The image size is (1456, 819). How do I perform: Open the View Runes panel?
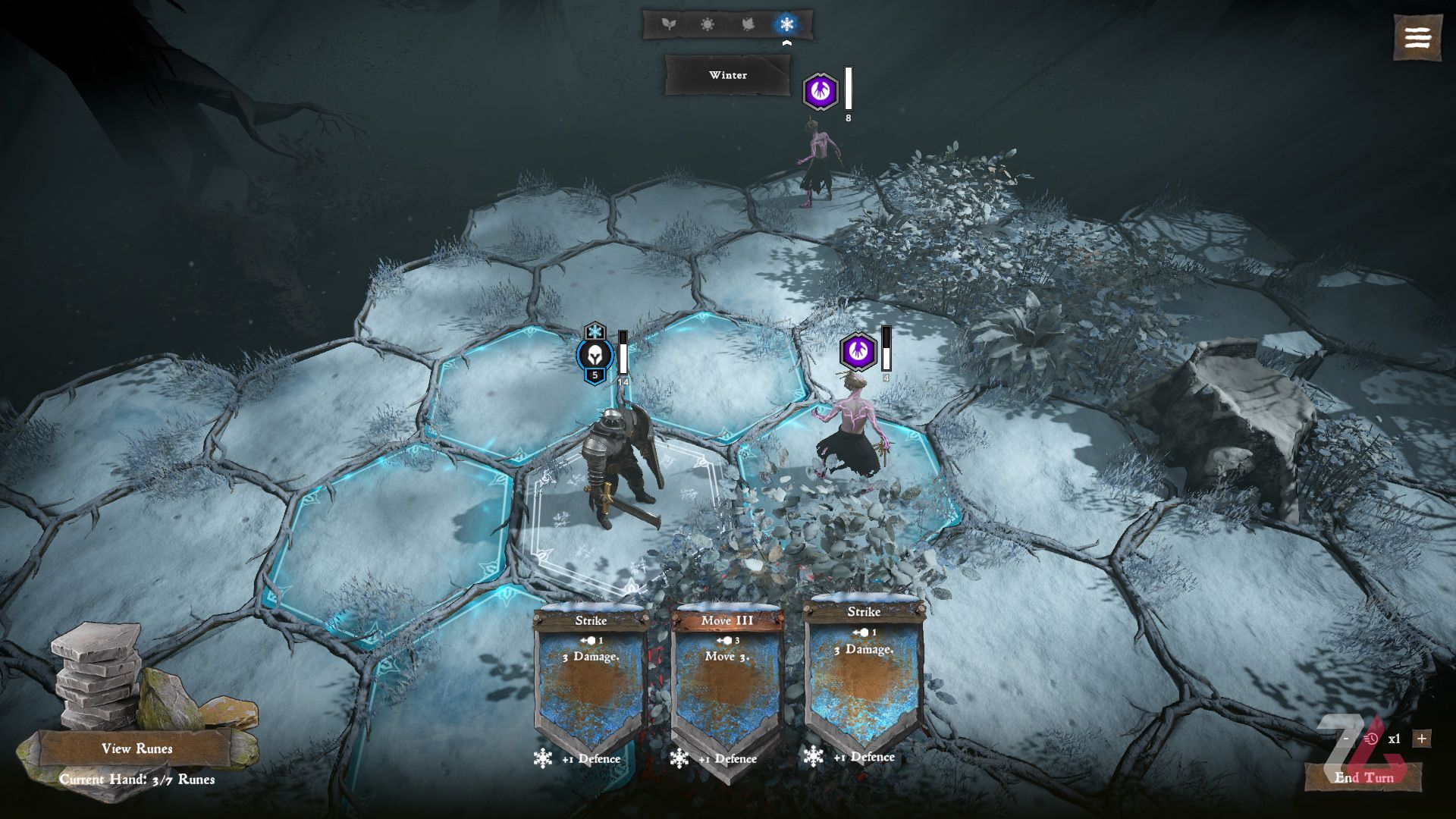(136, 748)
